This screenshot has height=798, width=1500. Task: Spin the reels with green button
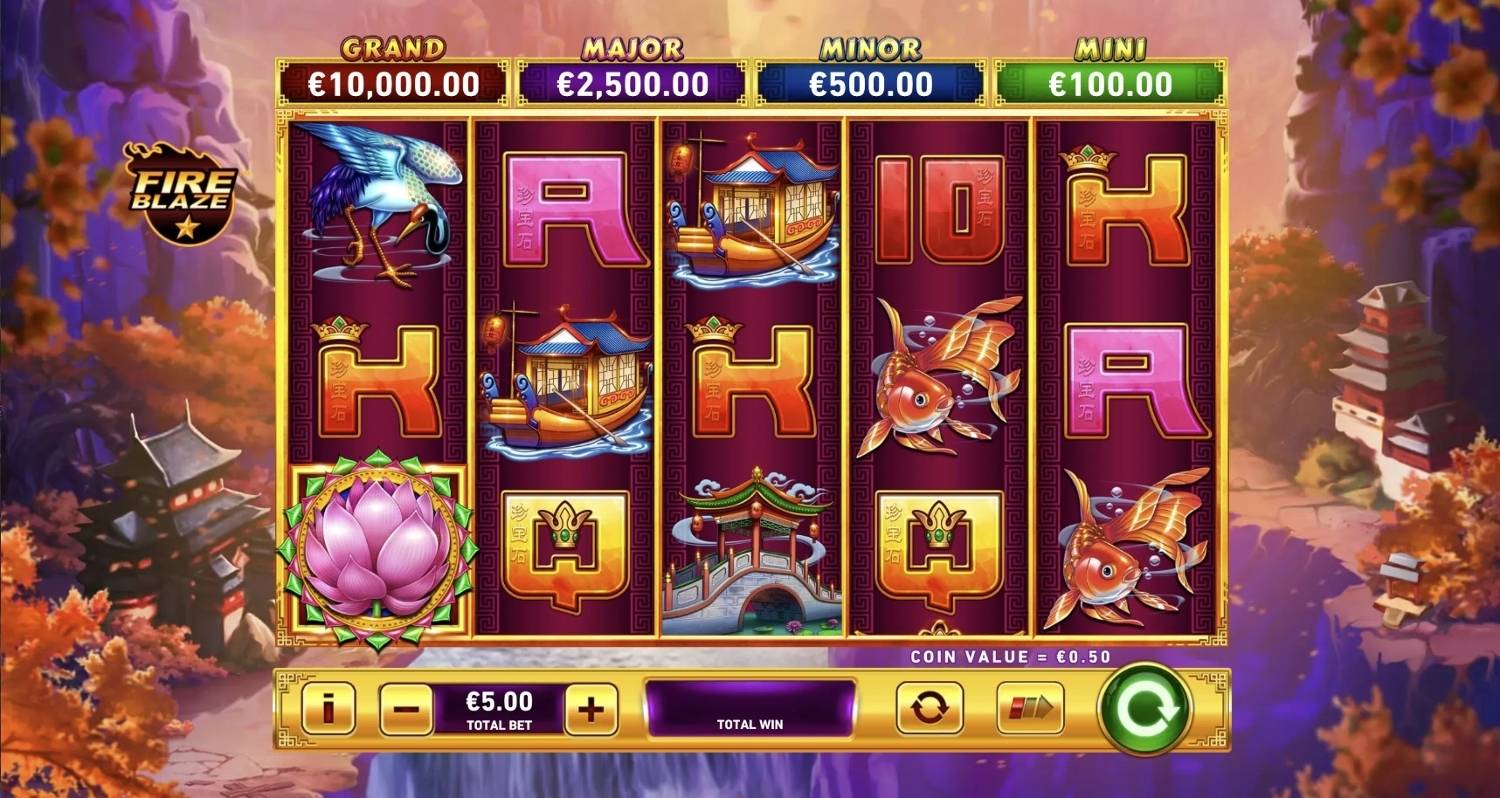1145,710
